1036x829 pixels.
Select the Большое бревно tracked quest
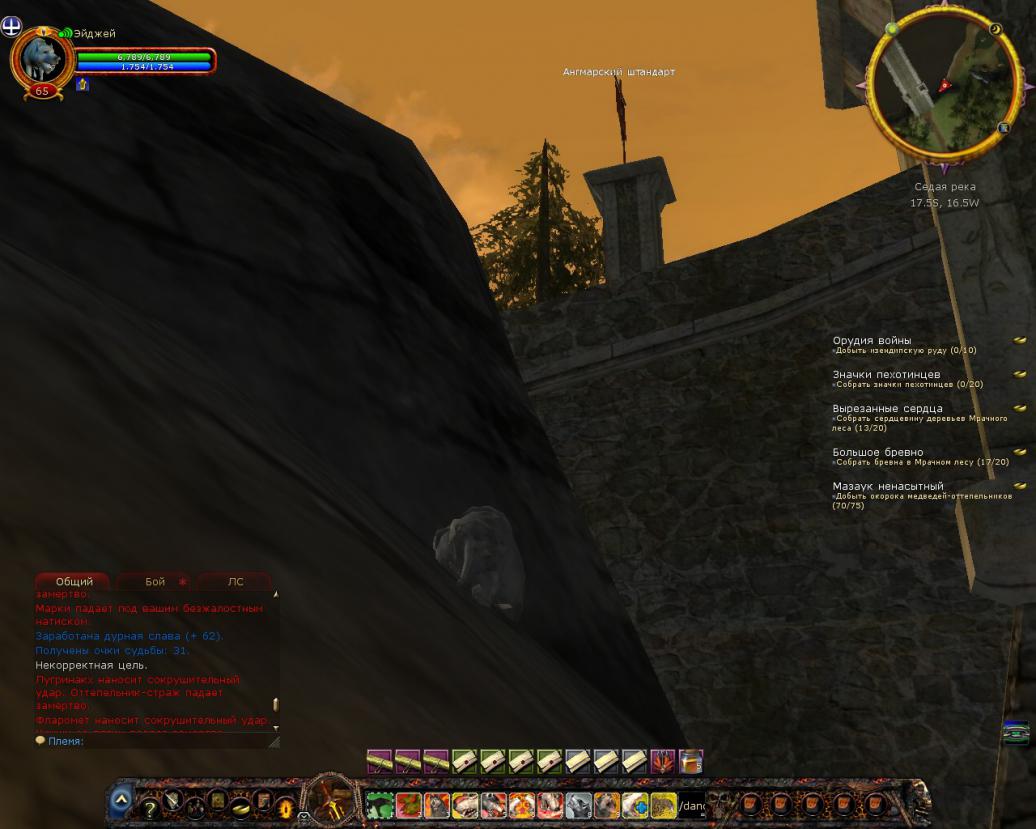click(878, 452)
